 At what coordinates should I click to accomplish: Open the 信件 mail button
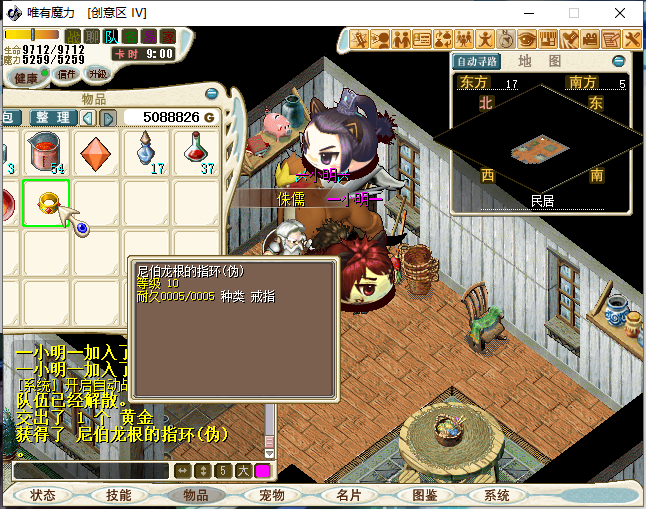(67, 74)
